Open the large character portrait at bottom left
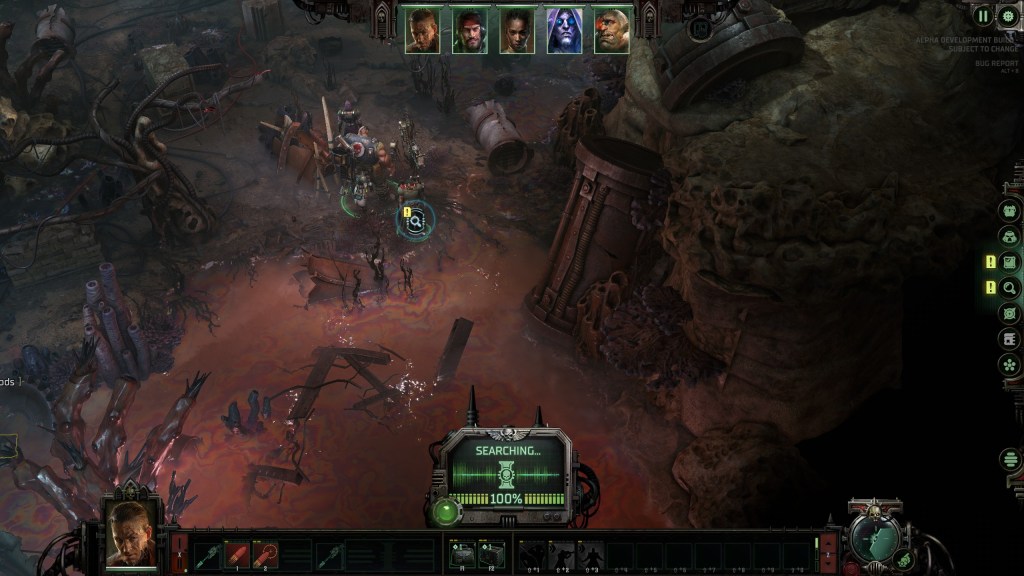1024x576 pixels. coord(131,533)
